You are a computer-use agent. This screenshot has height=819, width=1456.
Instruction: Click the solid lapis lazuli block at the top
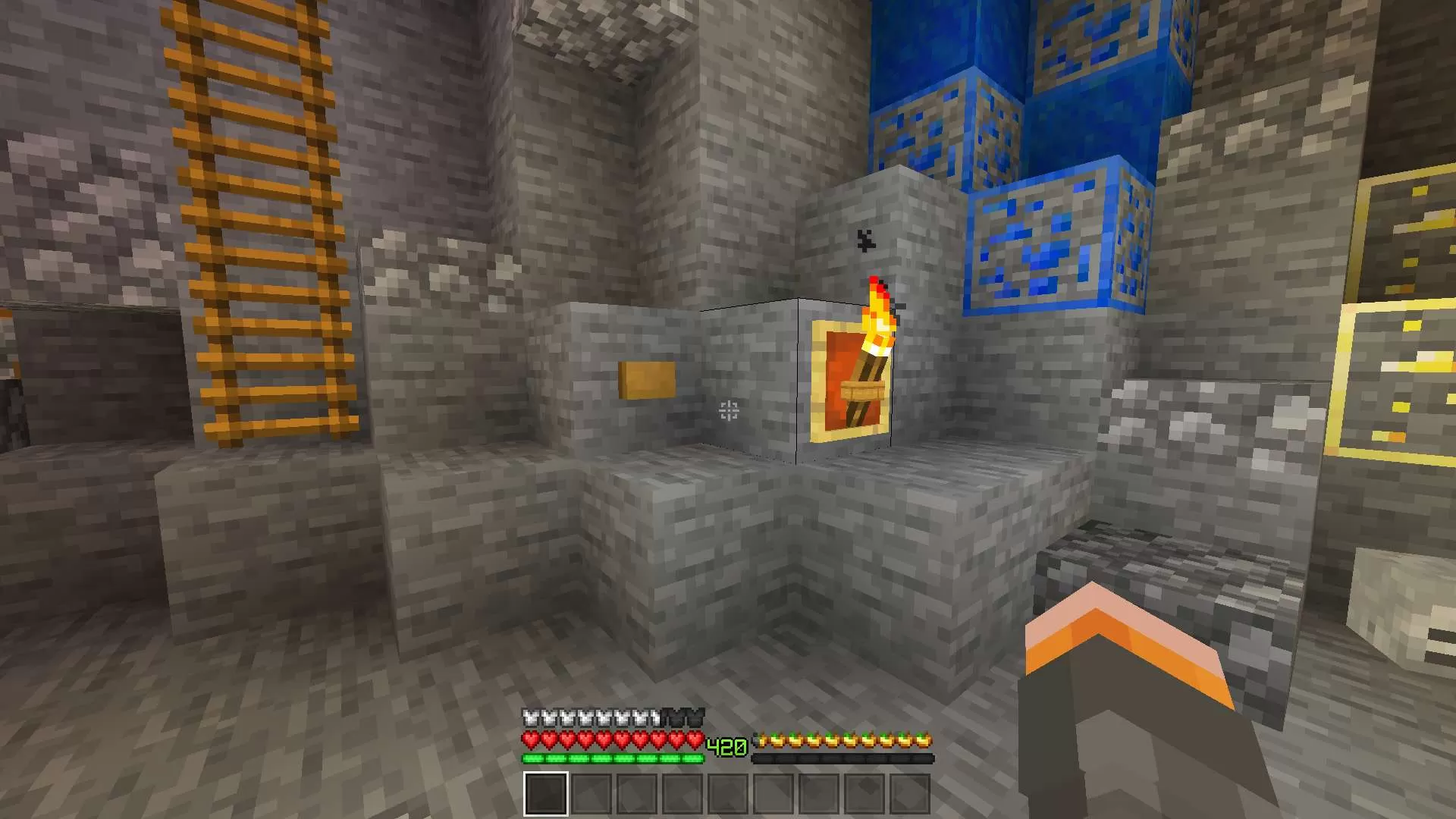tap(948, 45)
